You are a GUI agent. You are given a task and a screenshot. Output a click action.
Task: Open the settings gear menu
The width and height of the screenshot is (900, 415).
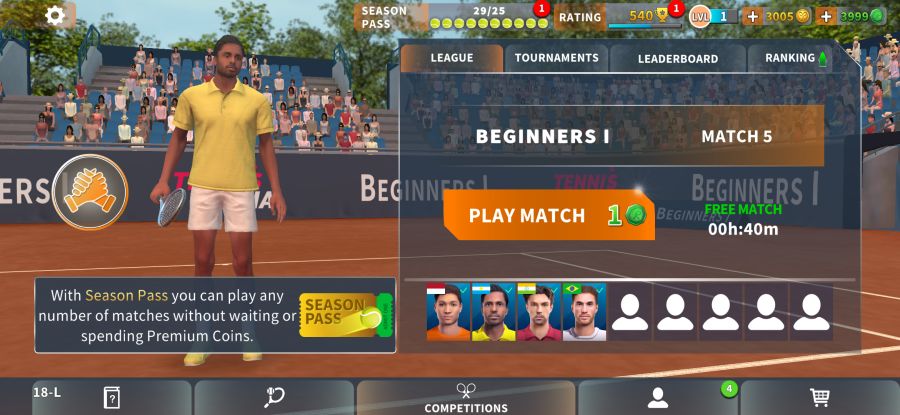tap(55, 15)
